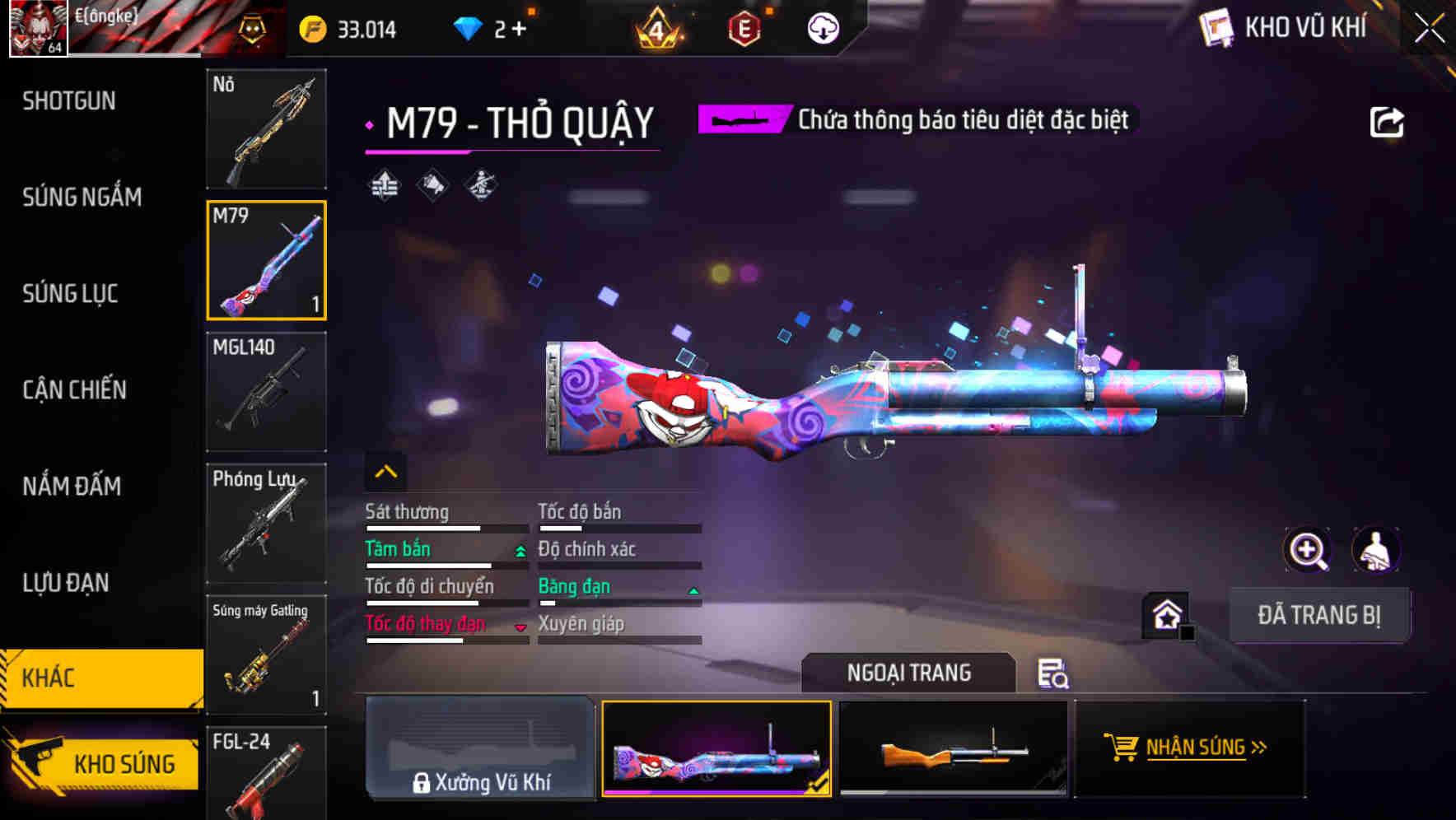Show the CẬN CHIẾN weapons
This screenshot has width=1456, height=820.
pyautogui.click(x=74, y=389)
